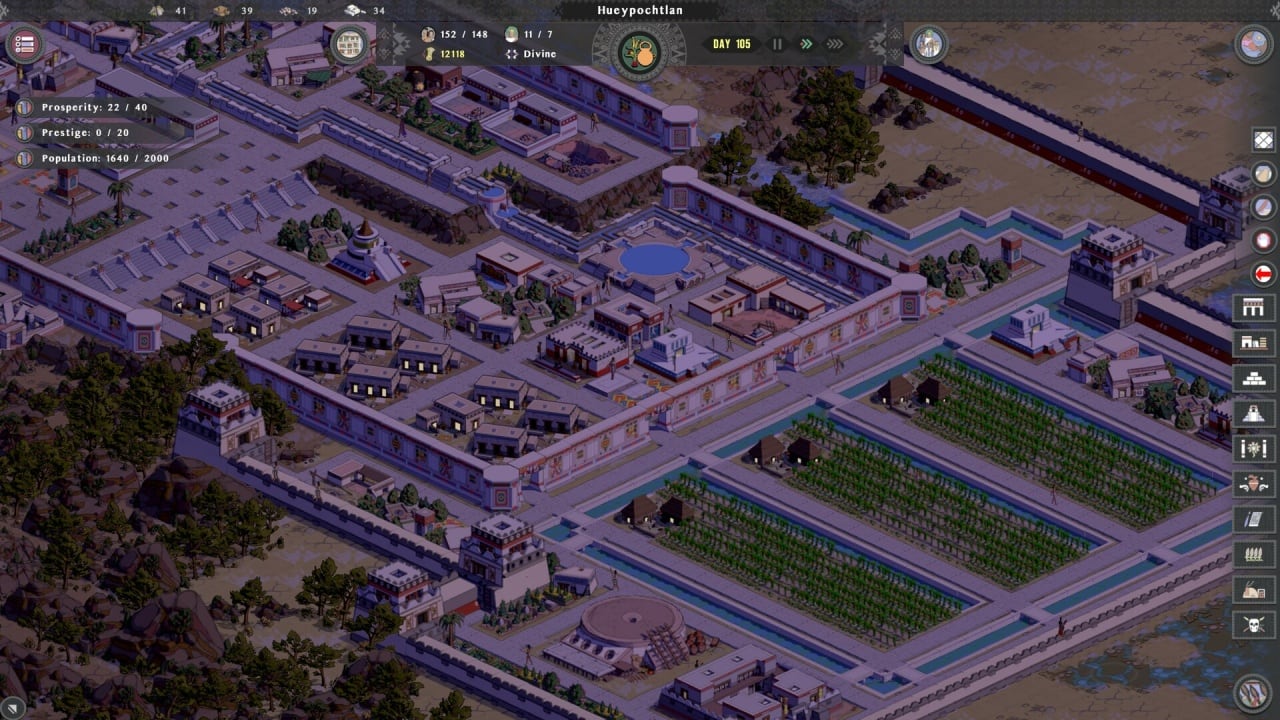Select the red left-arrow button
Screen dimensions: 1280x720
click(x=1265, y=274)
